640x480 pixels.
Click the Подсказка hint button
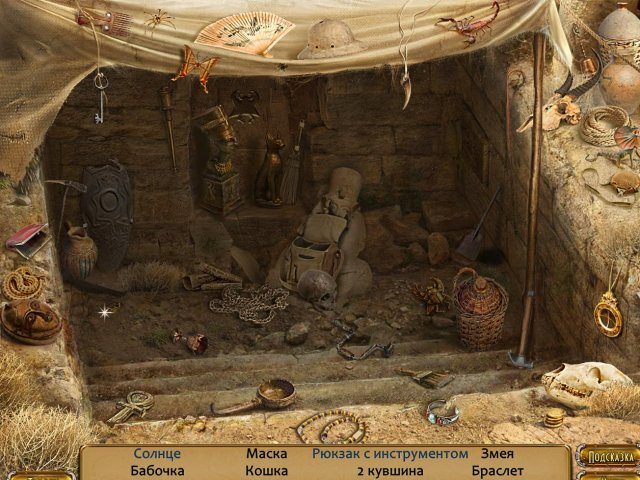tap(607, 456)
